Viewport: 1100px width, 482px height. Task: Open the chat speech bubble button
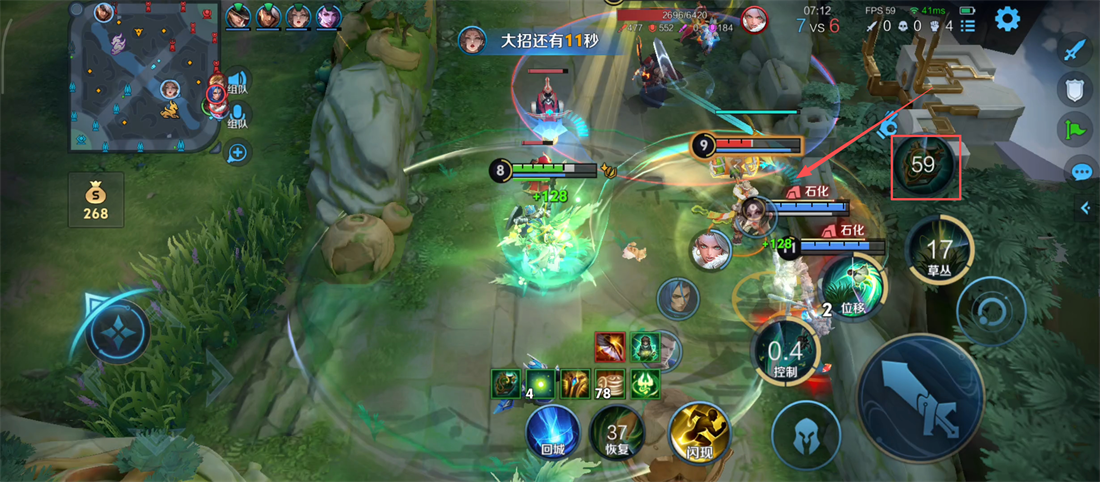click(1081, 171)
